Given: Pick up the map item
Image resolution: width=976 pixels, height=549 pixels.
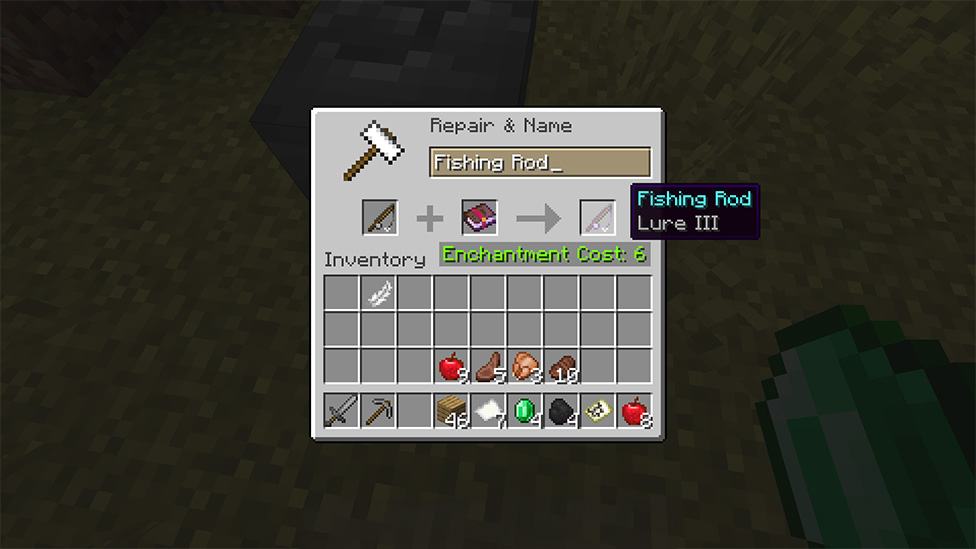Looking at the screenshot, I should [598, 411].
